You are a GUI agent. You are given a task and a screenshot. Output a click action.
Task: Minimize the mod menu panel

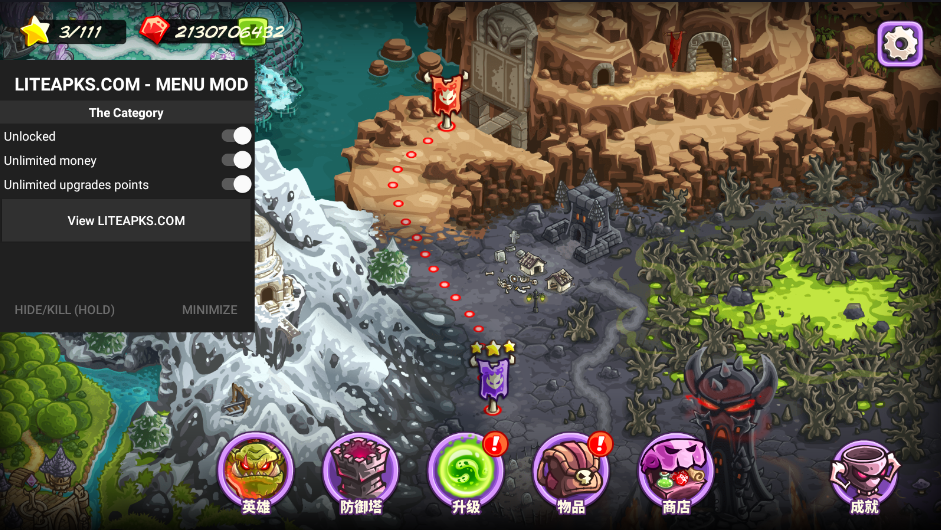pyautogui.click(x=209, y=310)
